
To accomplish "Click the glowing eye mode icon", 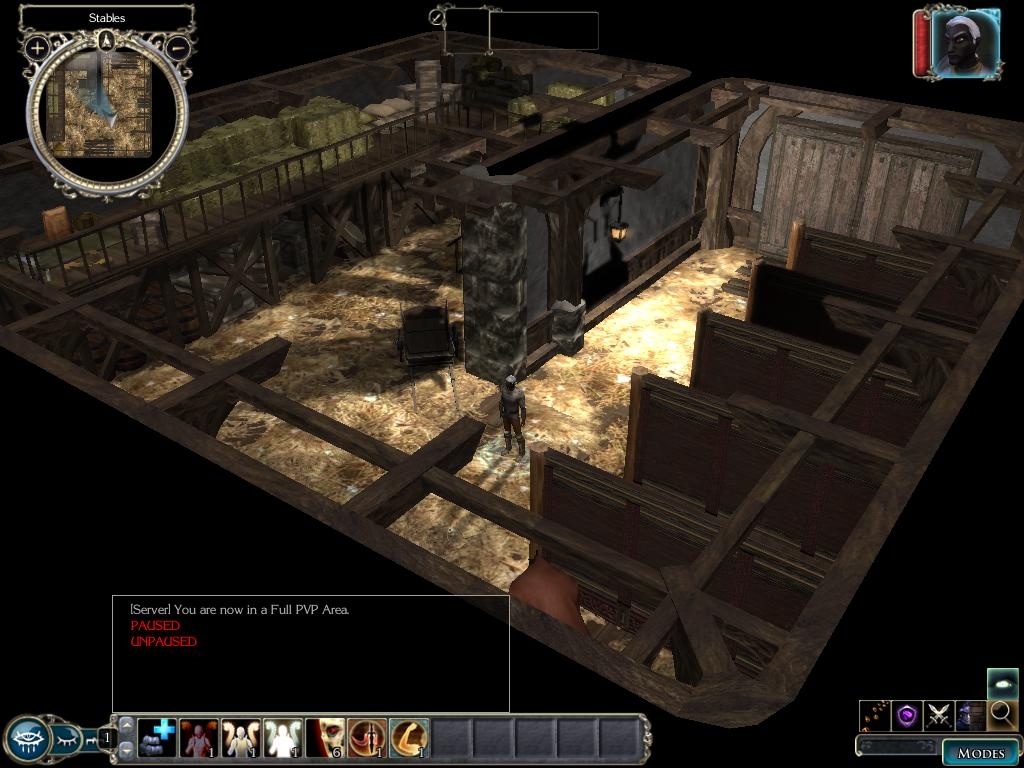I will coord(1002,683).
